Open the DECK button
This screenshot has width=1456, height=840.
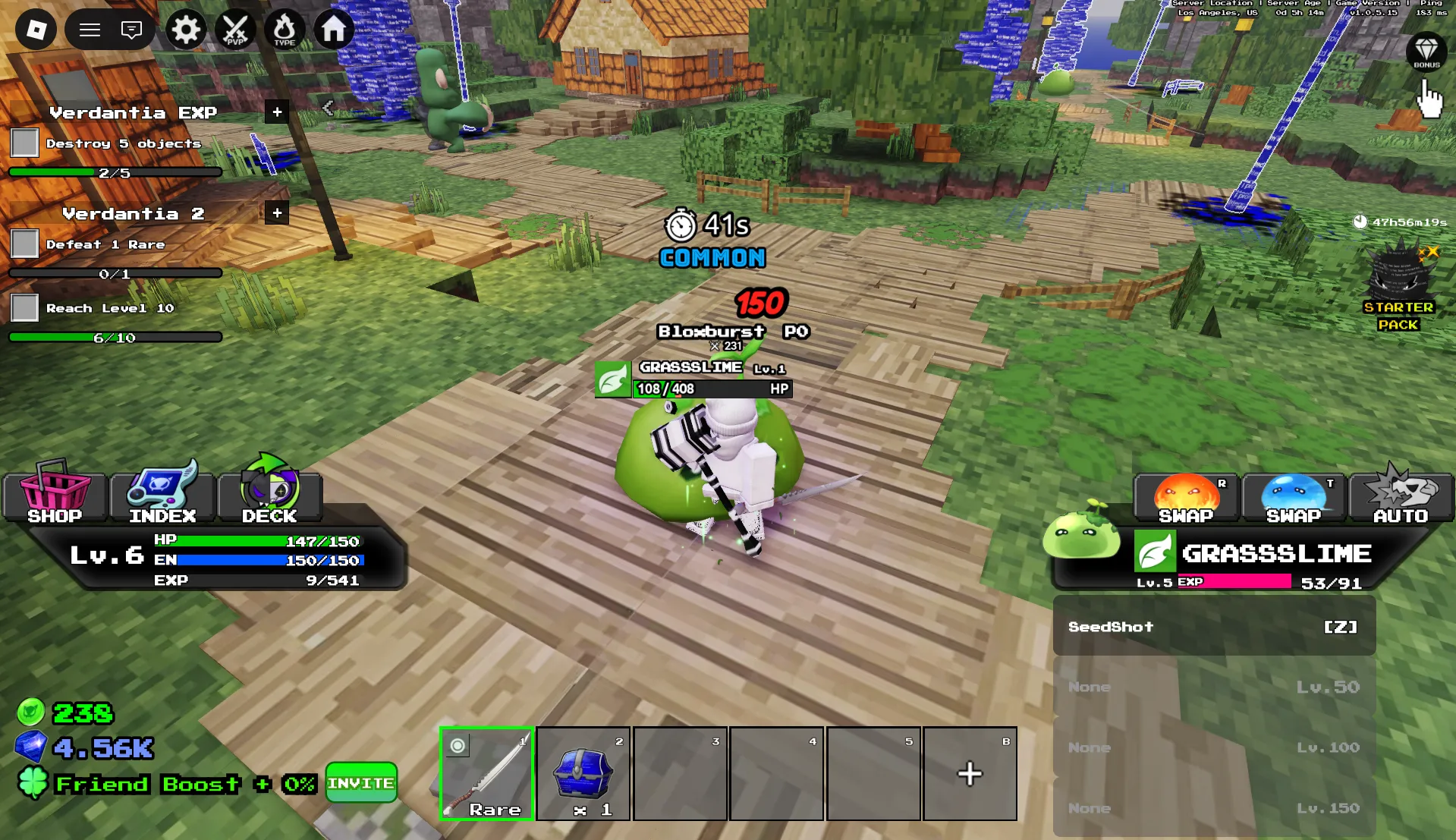point(269,494)
